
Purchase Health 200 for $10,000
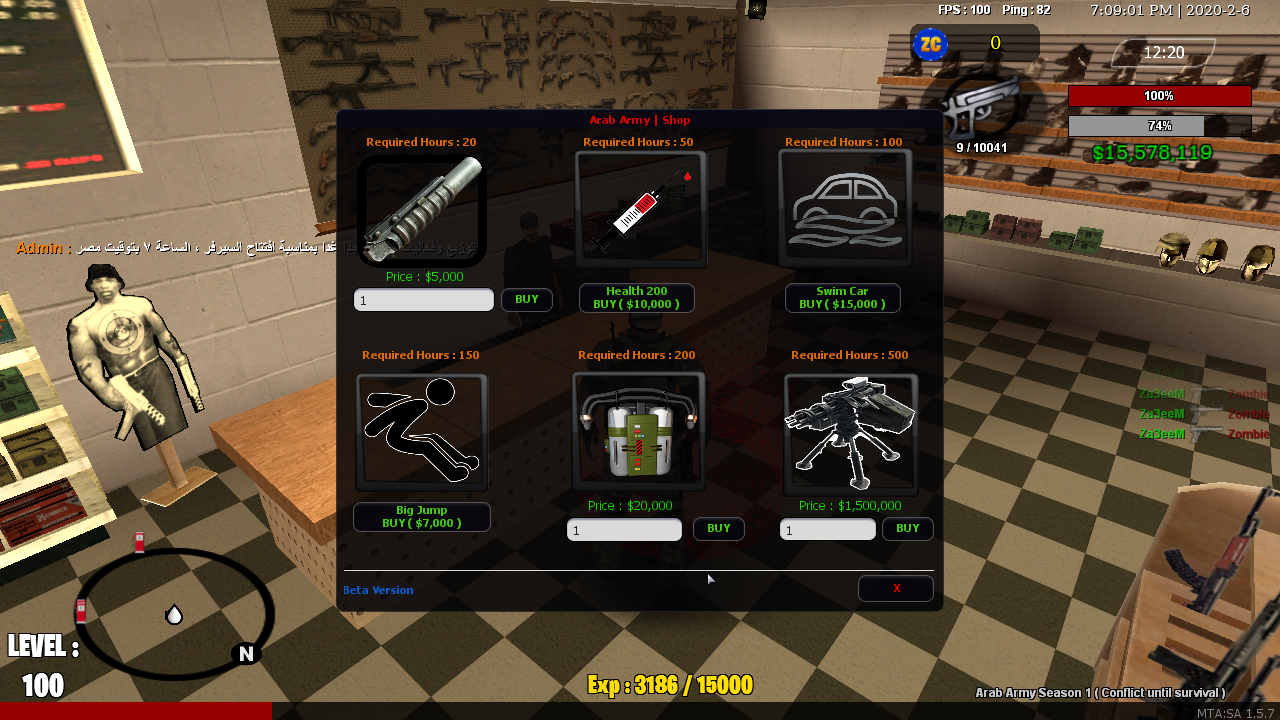636,297
